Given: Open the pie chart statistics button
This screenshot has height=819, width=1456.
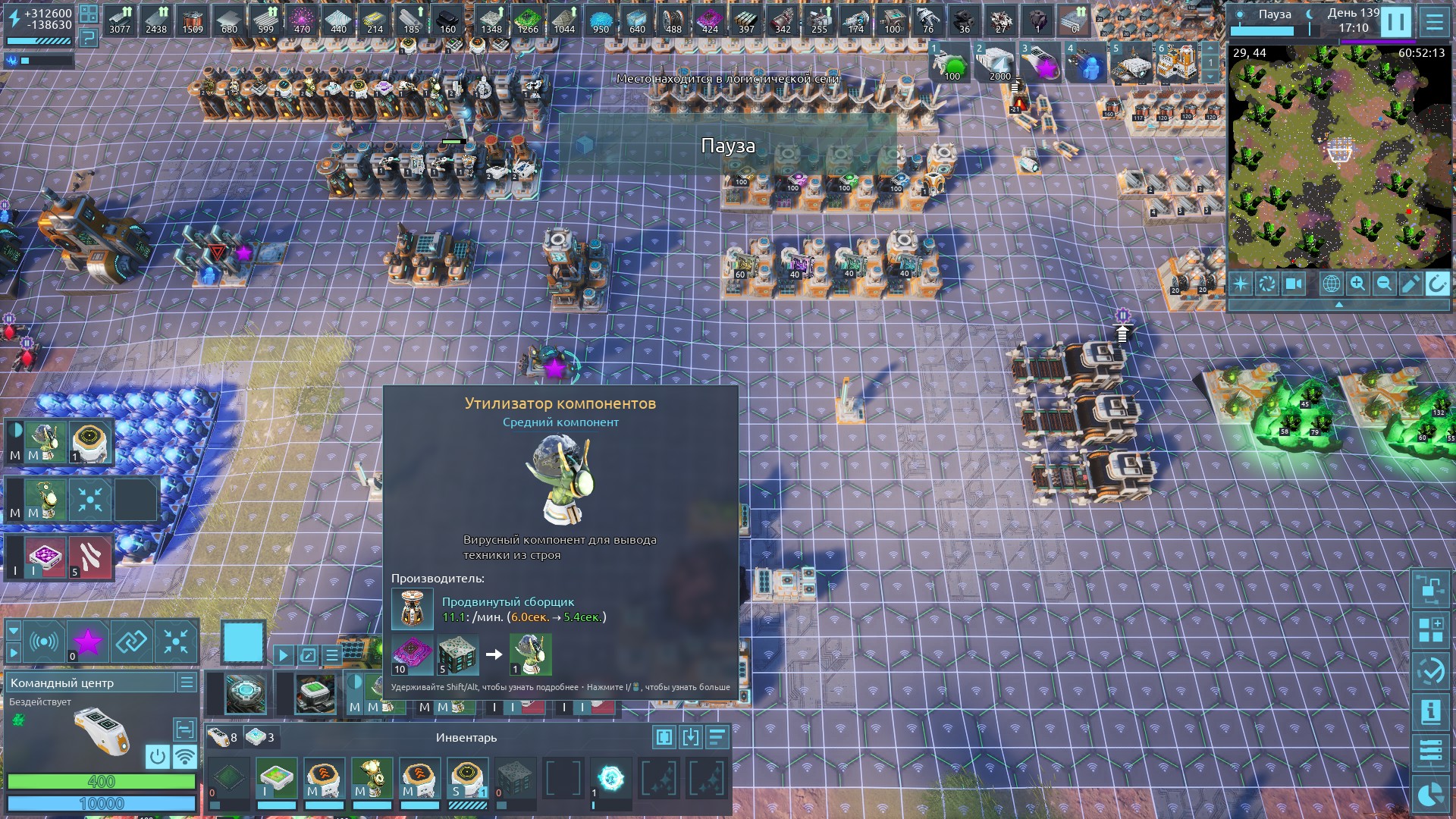Looking at the screenshot, I should [1430, 794].
